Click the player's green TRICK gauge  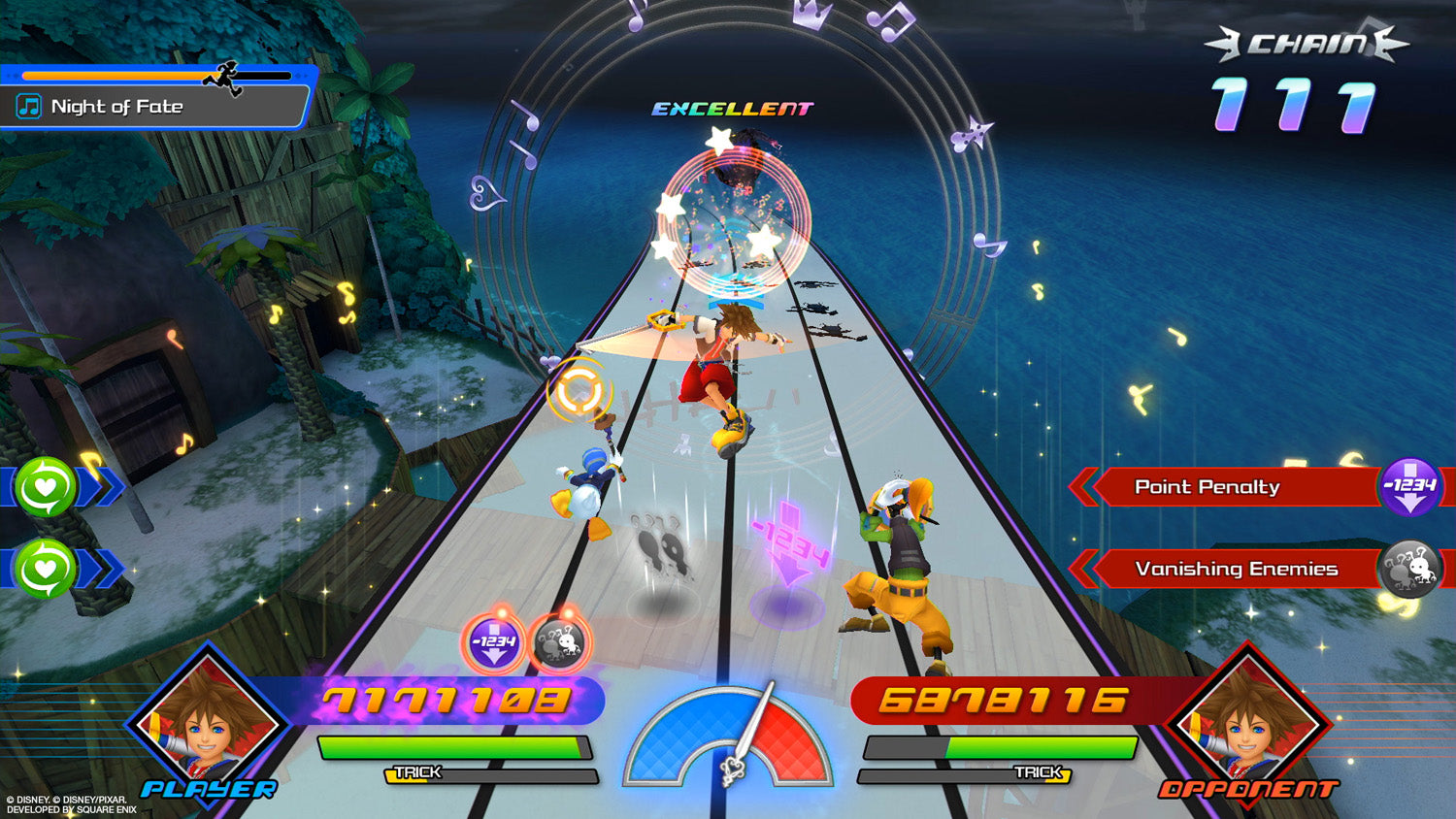click(x=456, y=748)
